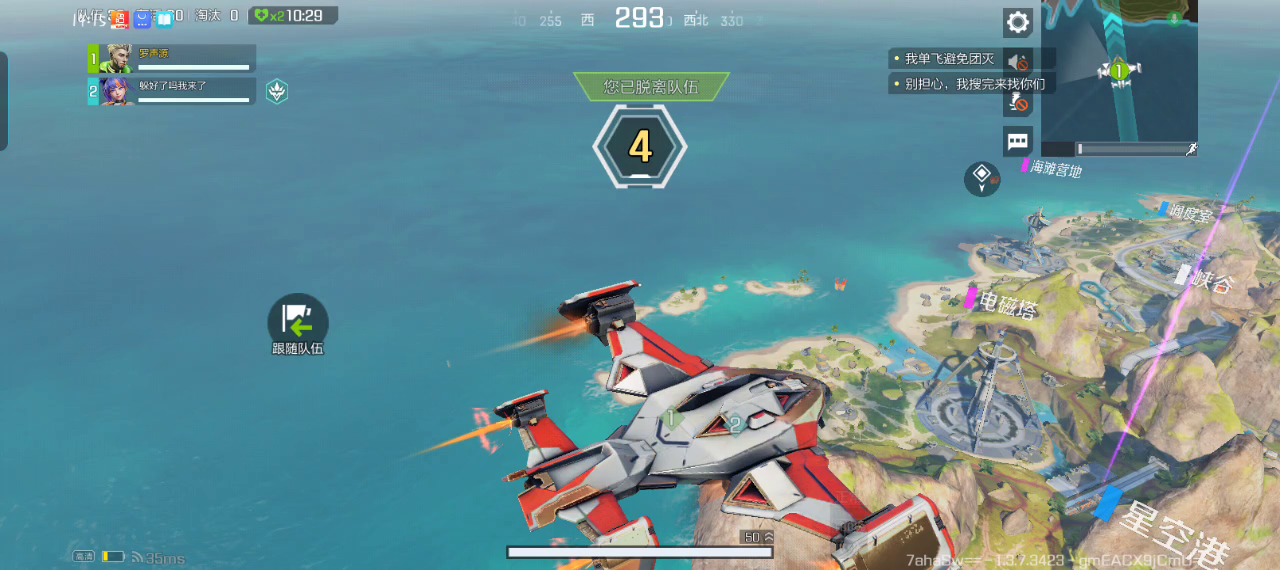Tap the hexagonal crown badge icon
This screenshot has width=1280, height=570.
(277, 92)
